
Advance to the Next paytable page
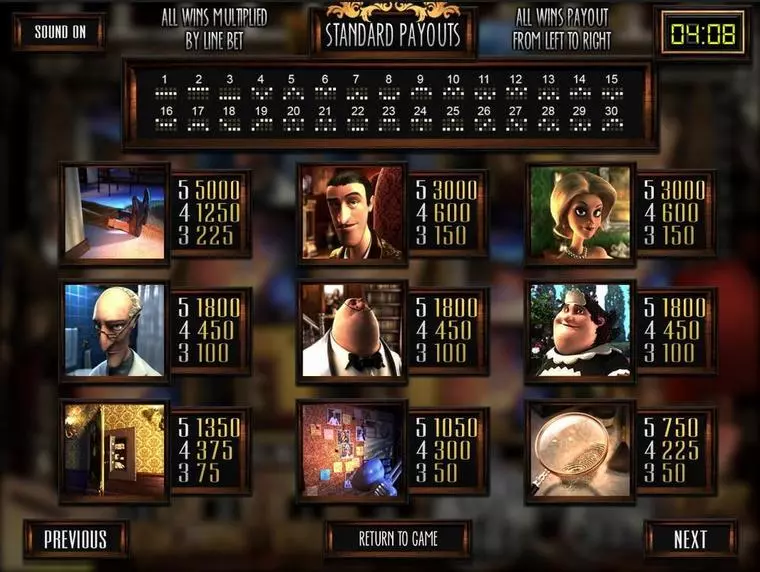tap(690, 539)
